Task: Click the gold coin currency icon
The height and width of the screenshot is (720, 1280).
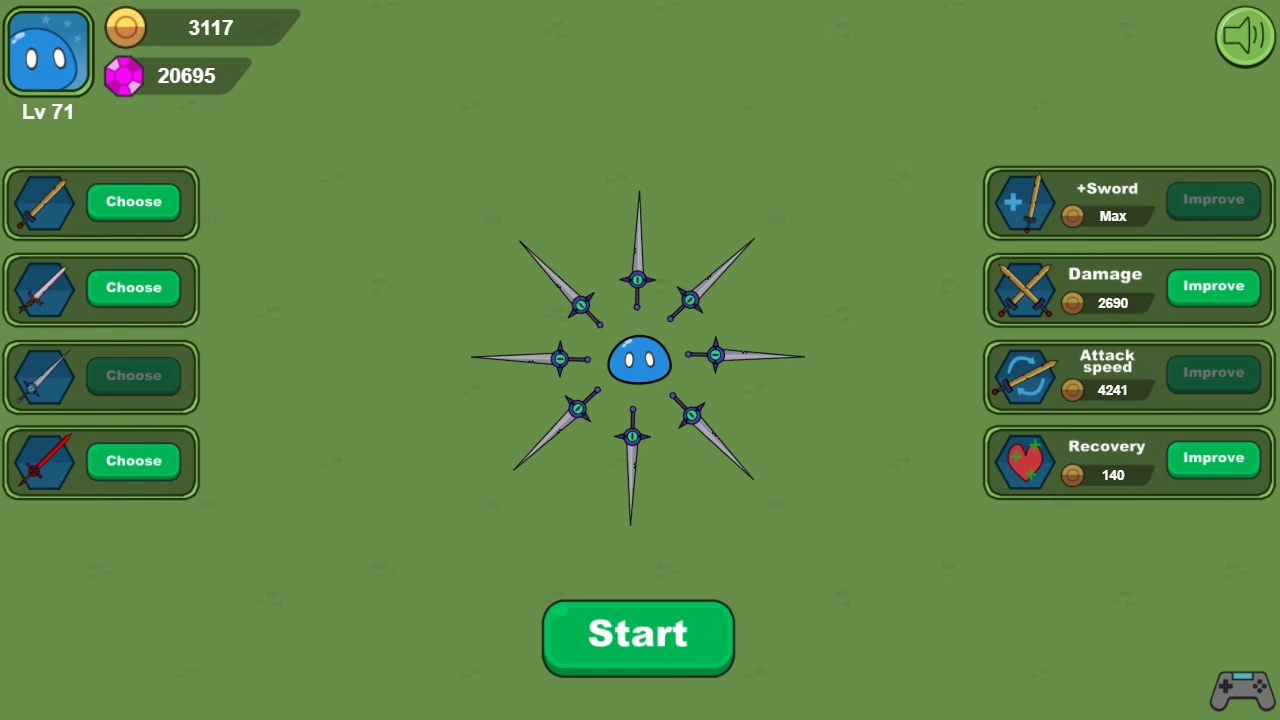Action: pos(126,27)
